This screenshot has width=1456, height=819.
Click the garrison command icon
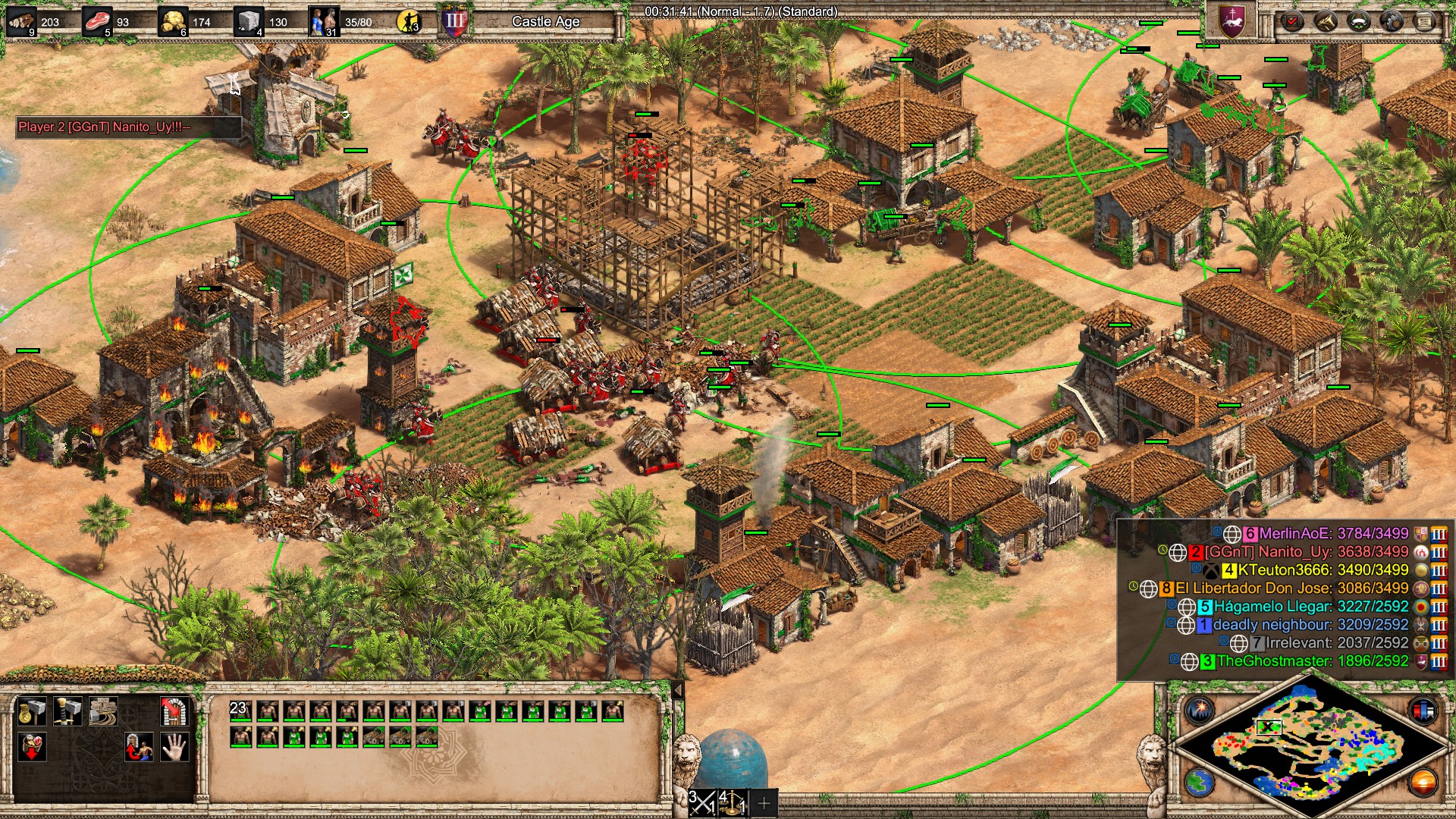tap(174, 712)
